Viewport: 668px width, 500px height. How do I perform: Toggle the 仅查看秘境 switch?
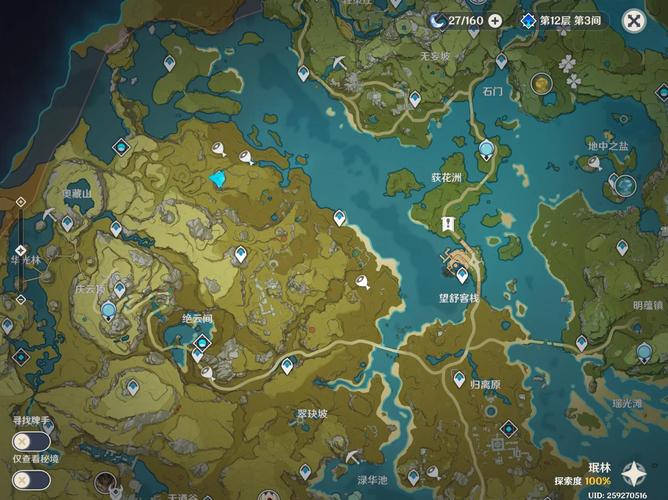click(29, 479)
